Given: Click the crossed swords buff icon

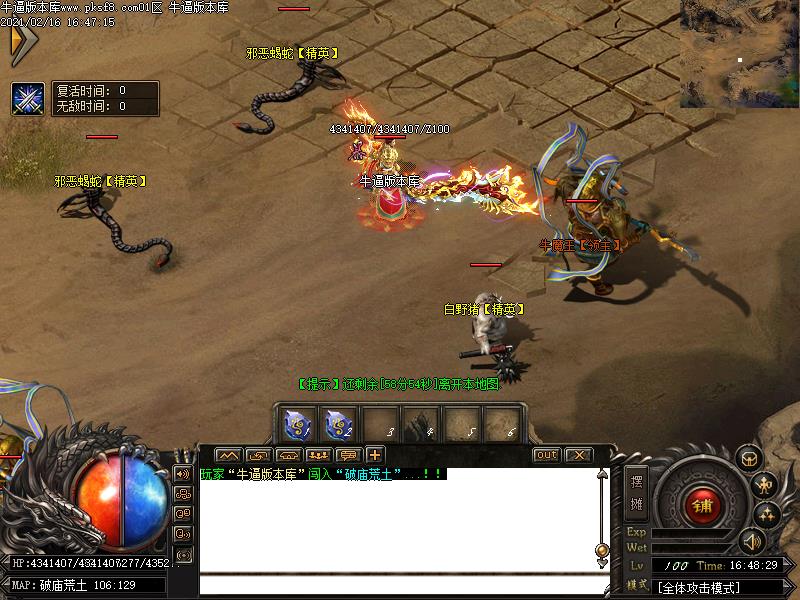Looking at the screenshot, I should pyautogui.click(x=27, y=98).
